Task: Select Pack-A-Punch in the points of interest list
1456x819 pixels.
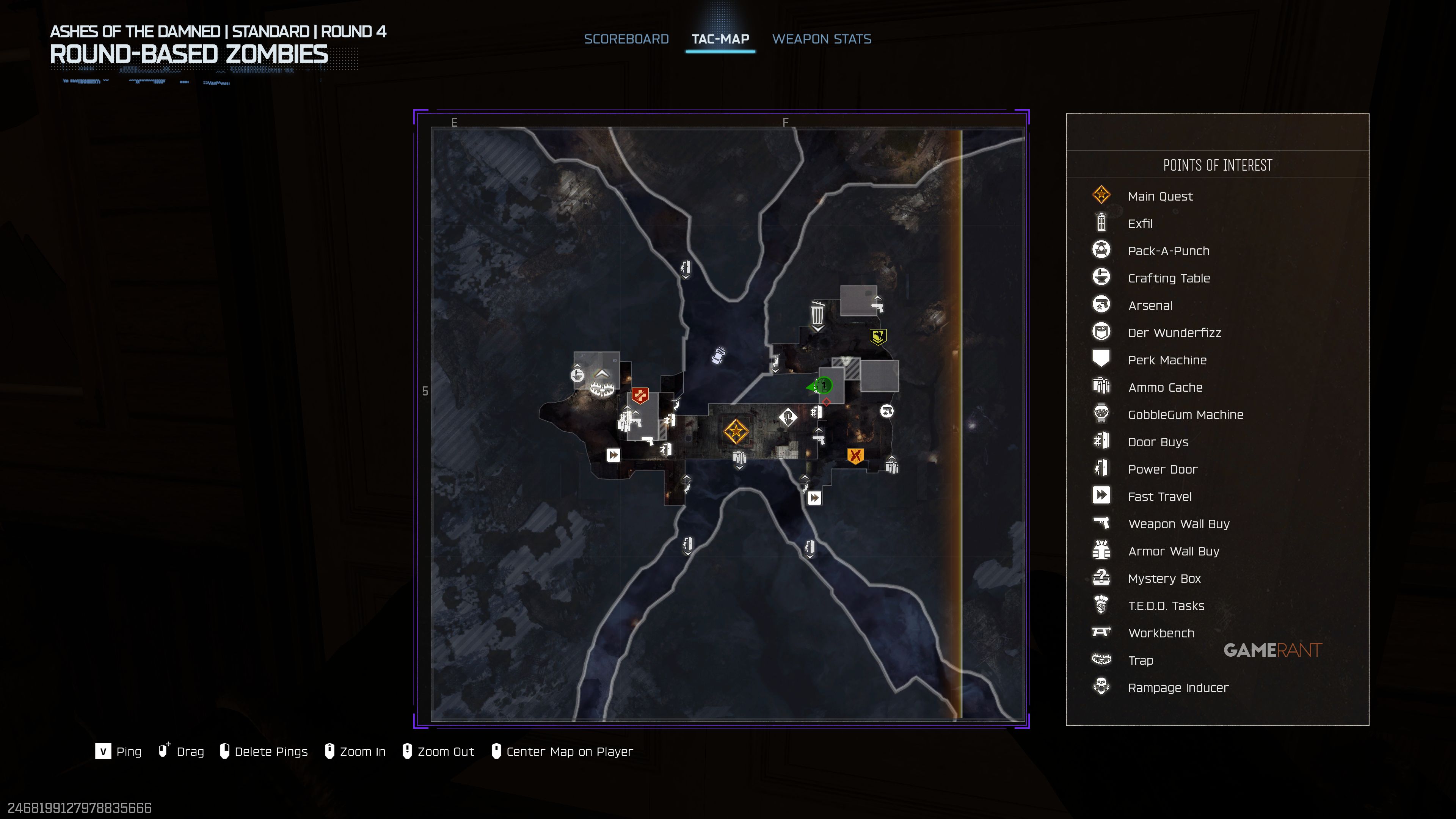Action: click(1168, 251)
